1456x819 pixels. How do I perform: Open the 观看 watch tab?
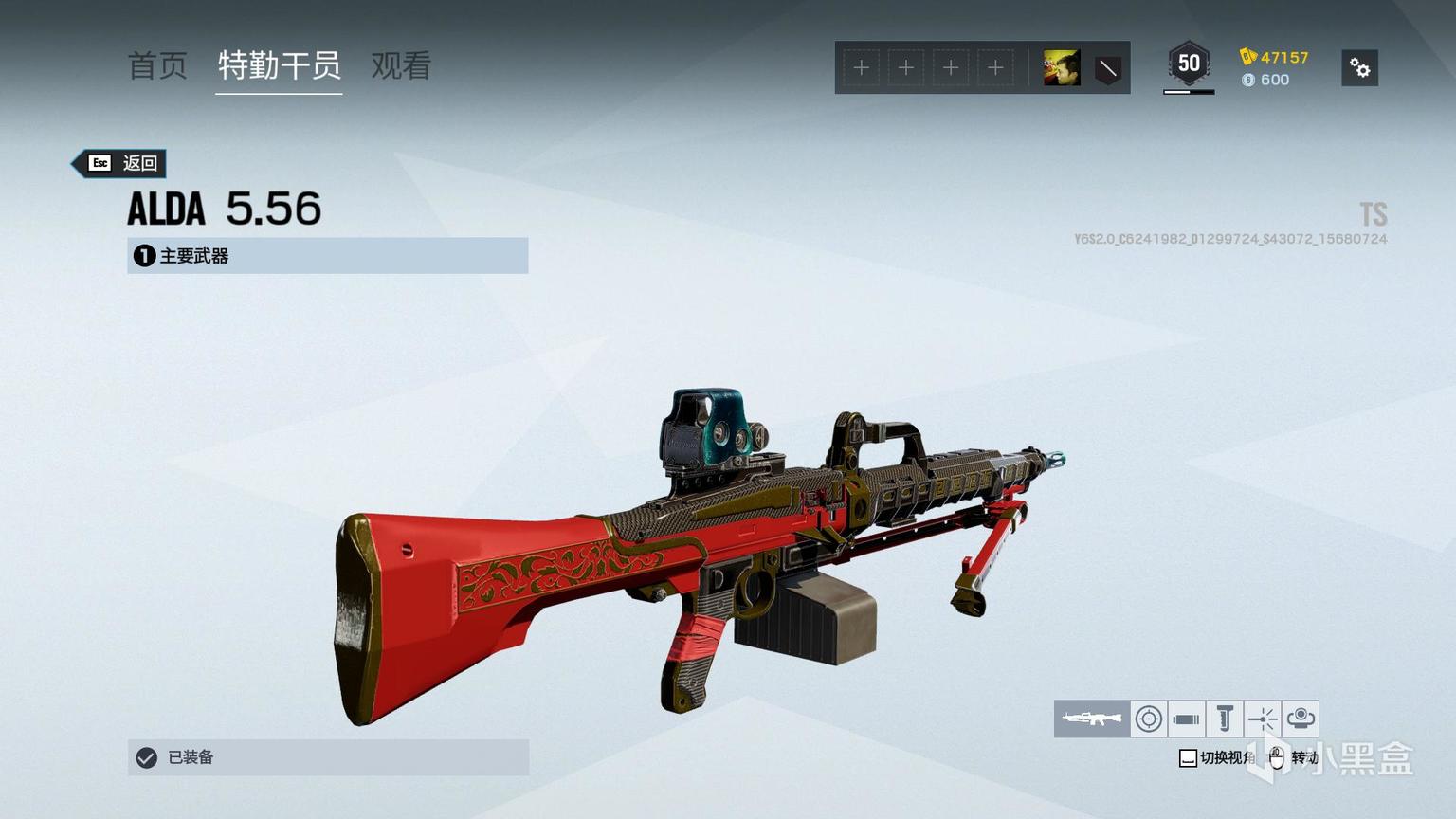tap(401, 65)
